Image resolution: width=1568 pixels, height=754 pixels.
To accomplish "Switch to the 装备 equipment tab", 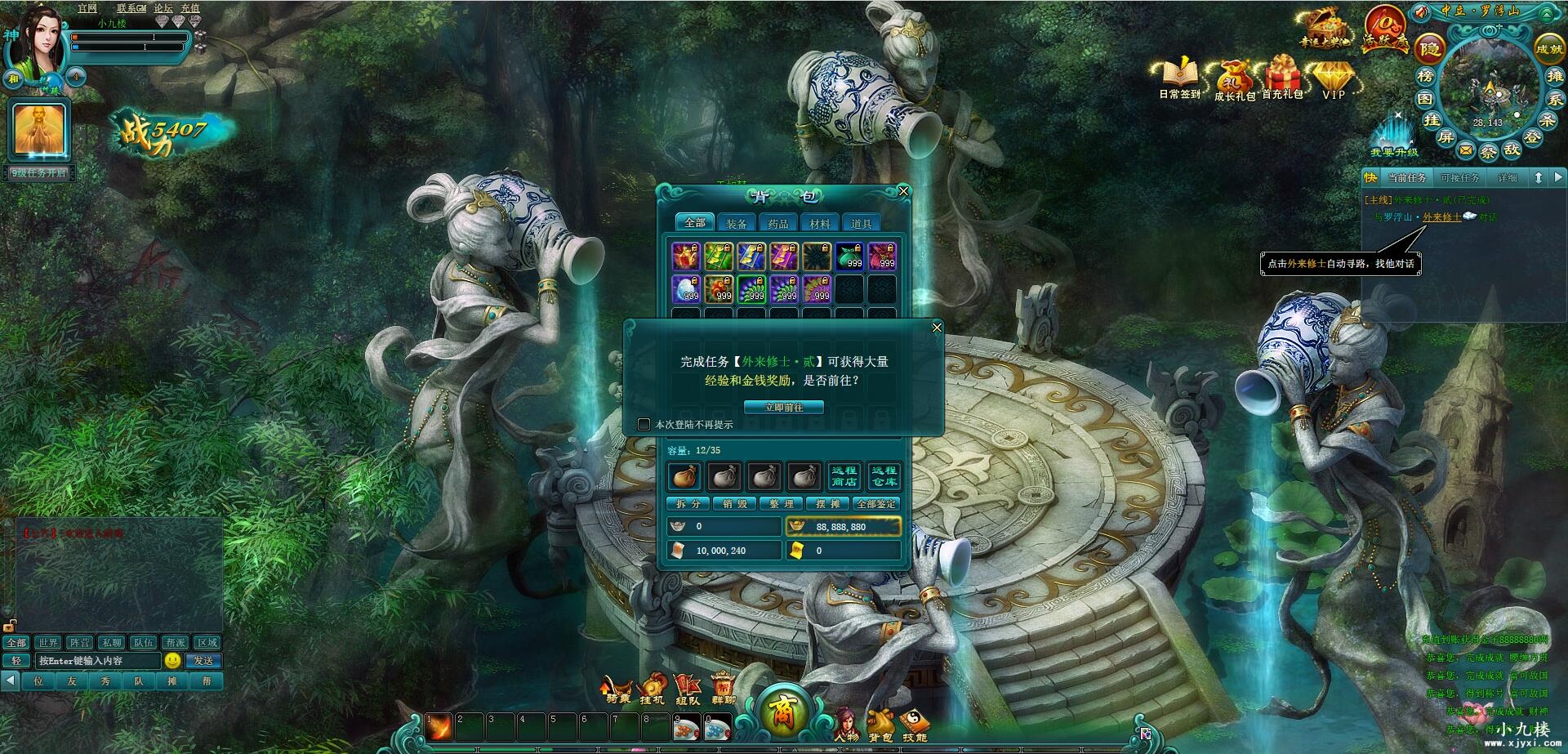I will (737, 221).
